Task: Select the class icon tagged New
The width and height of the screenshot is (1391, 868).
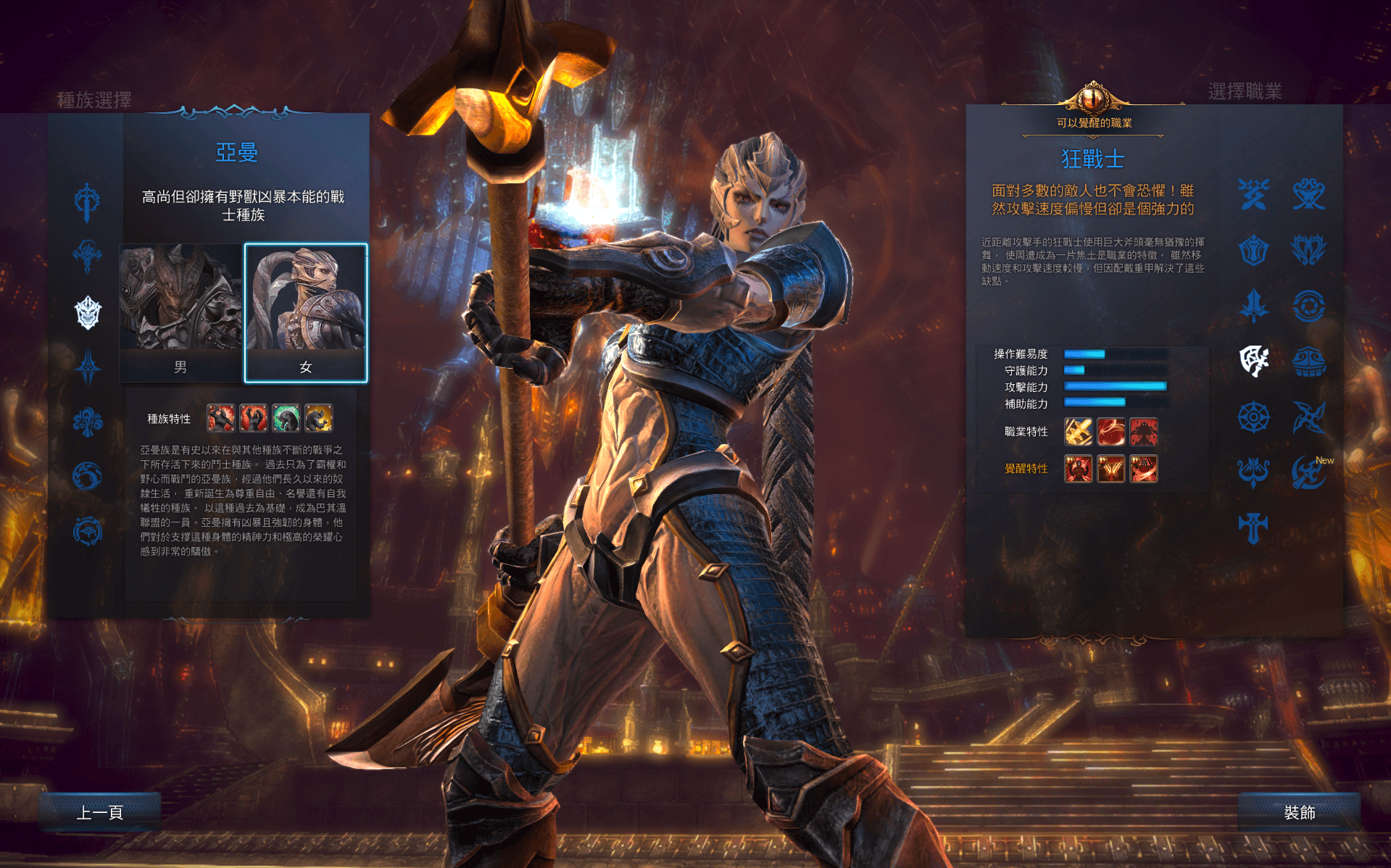Action: coord(1308,472)
